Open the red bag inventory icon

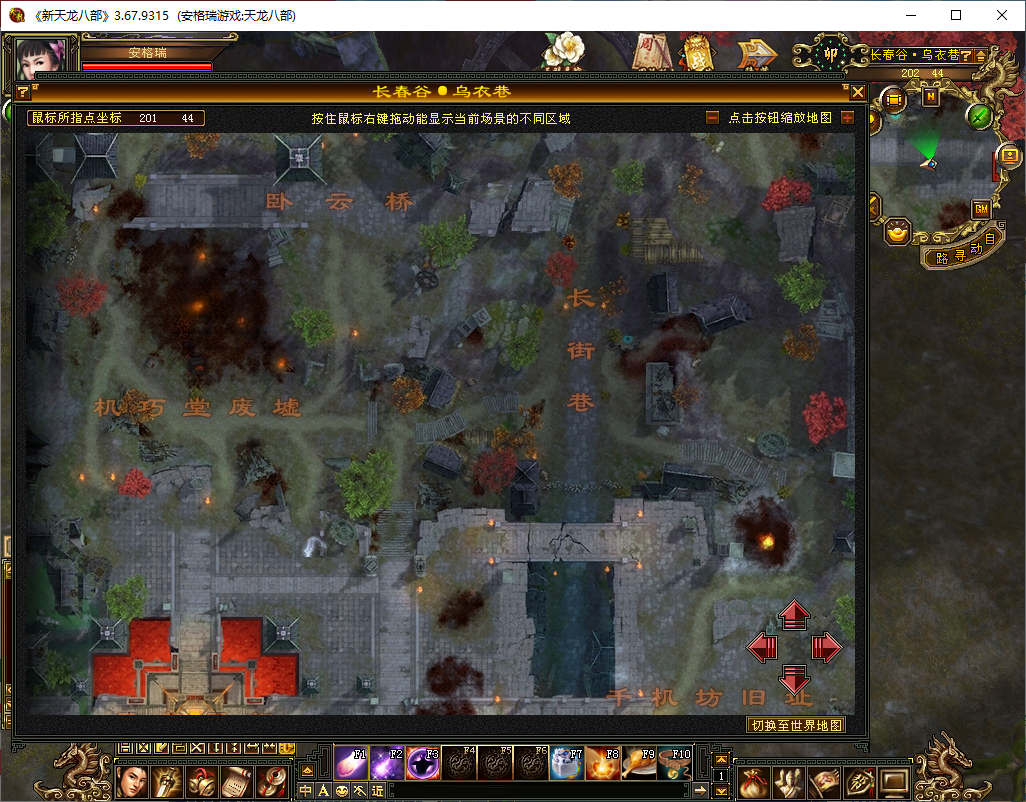click(751, 780)
